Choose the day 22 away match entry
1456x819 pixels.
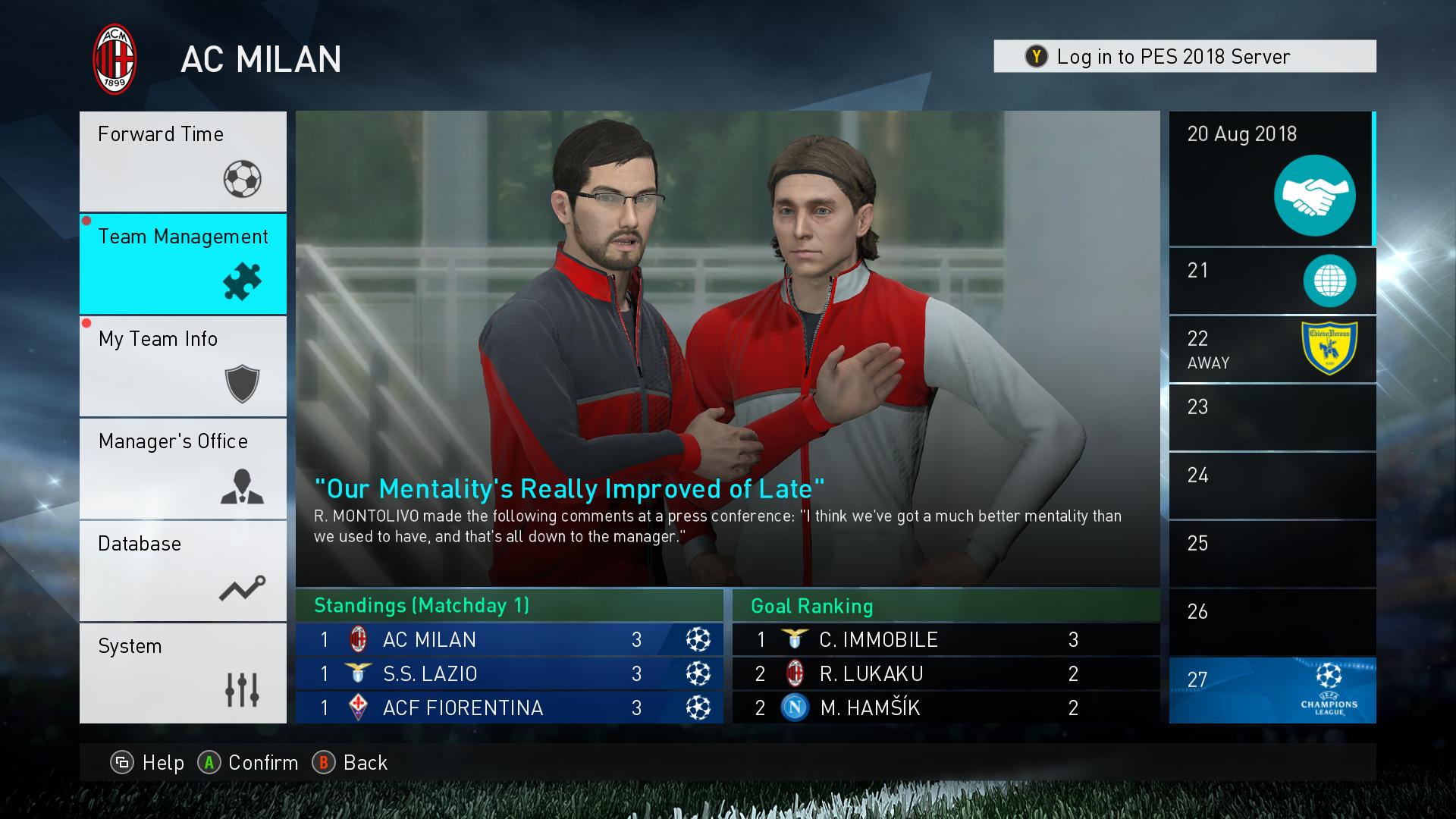pos(1272,350)
